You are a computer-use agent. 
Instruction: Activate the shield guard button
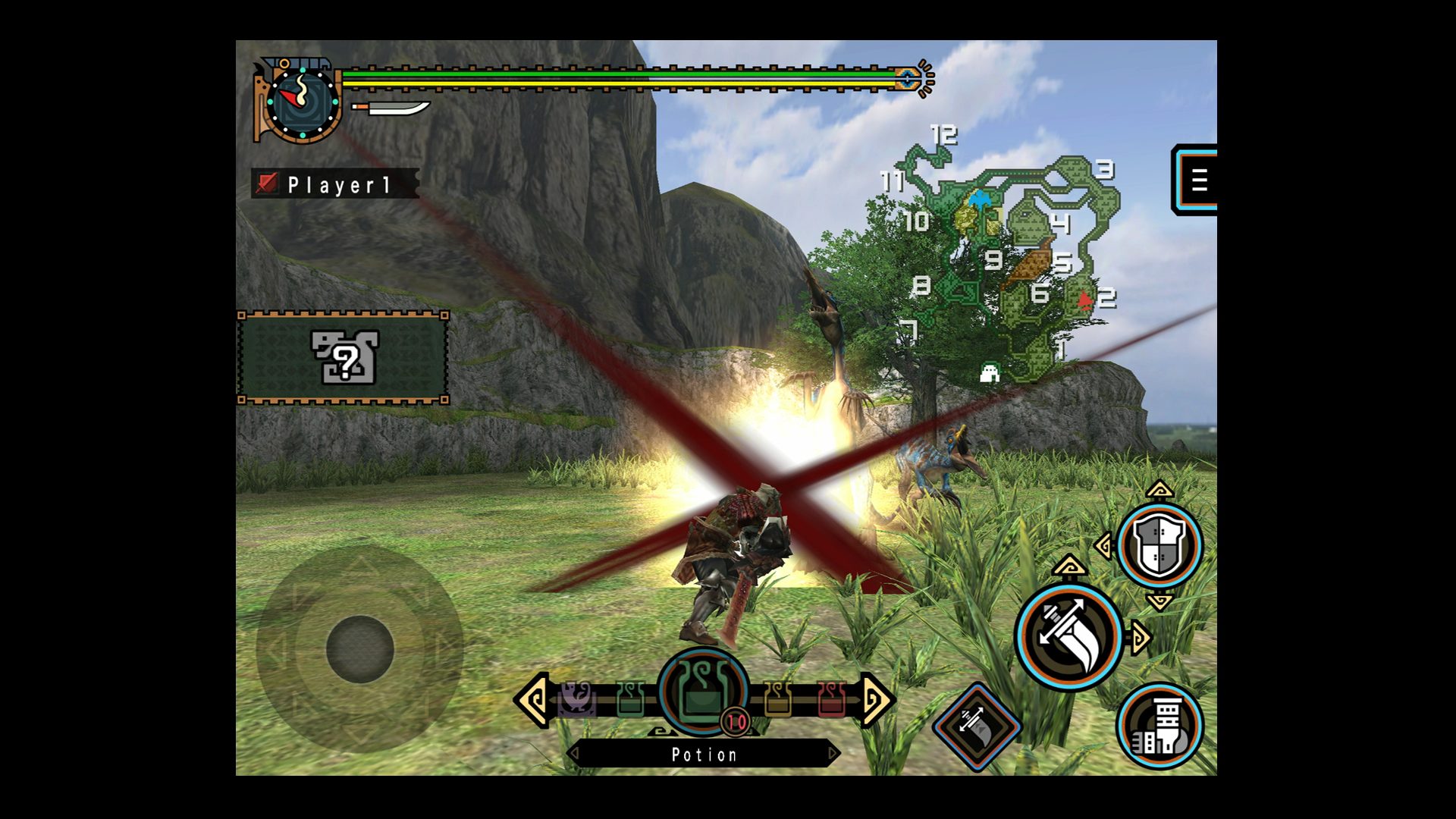[1158, 545]
